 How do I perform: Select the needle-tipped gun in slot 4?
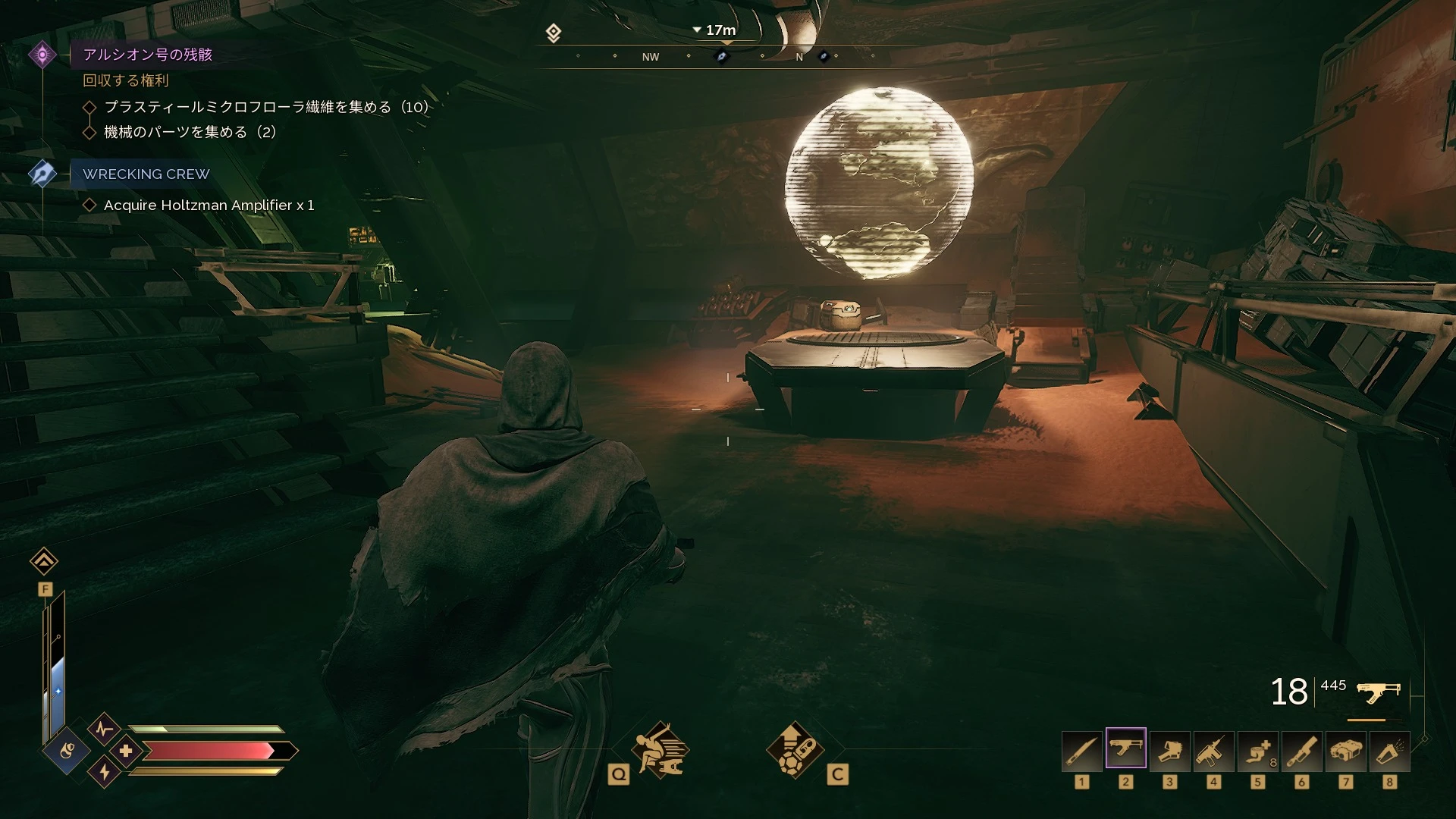(x=1214, y=751)
